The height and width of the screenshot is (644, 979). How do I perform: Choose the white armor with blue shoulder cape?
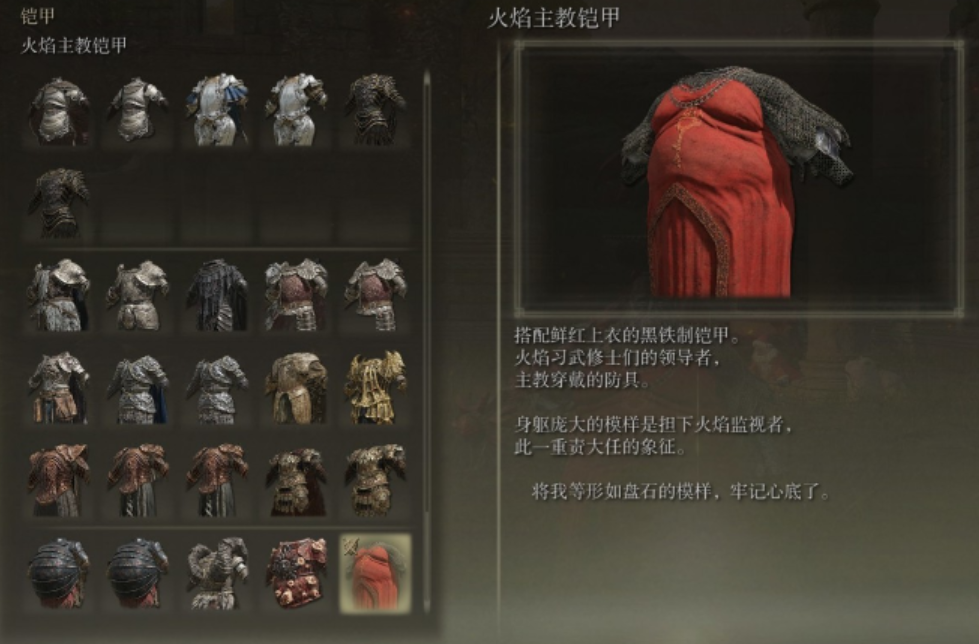click(217, 110)
